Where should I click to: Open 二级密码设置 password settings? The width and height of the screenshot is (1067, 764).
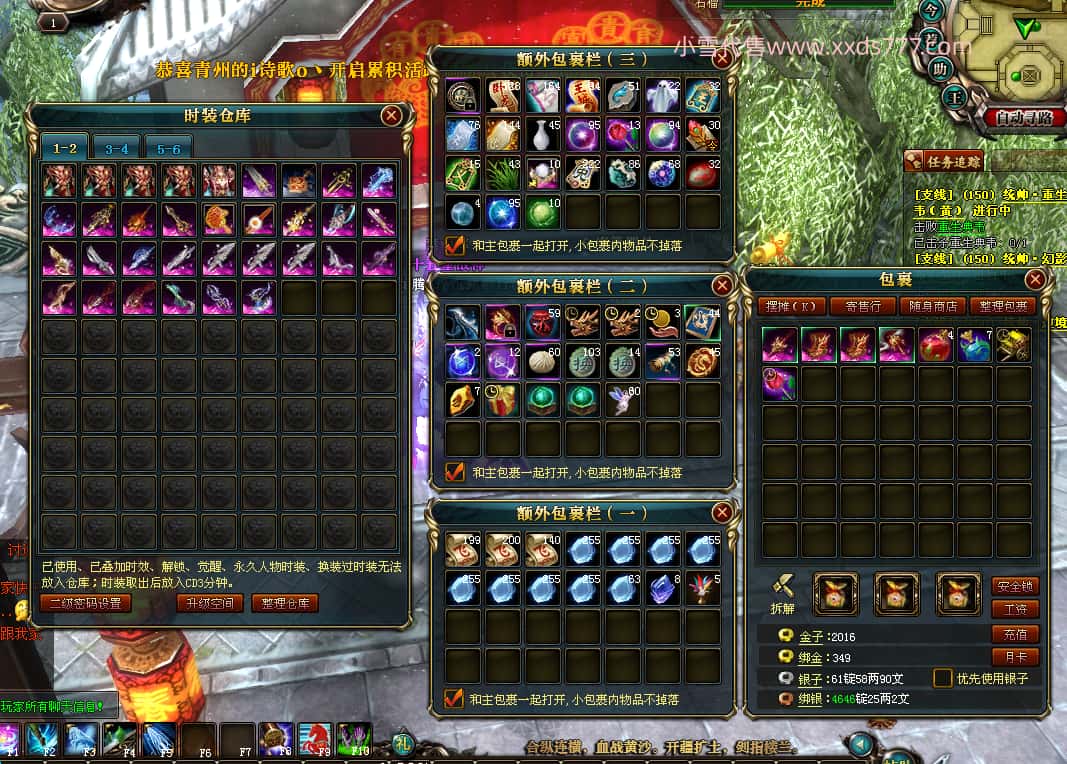click(85, 603)
